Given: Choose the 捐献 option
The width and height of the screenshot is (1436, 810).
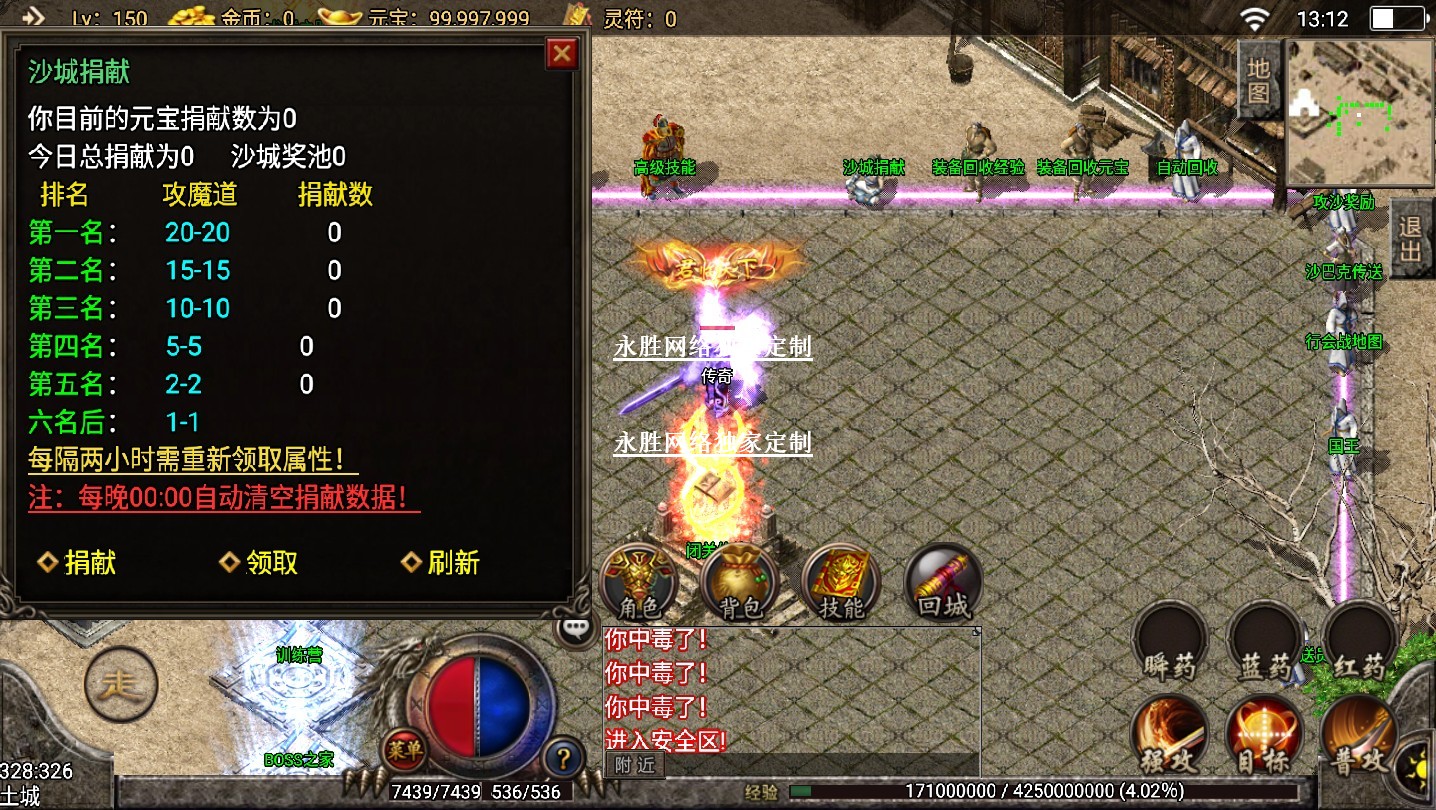Looking at the screenshot, I should [x=79, y=563].
